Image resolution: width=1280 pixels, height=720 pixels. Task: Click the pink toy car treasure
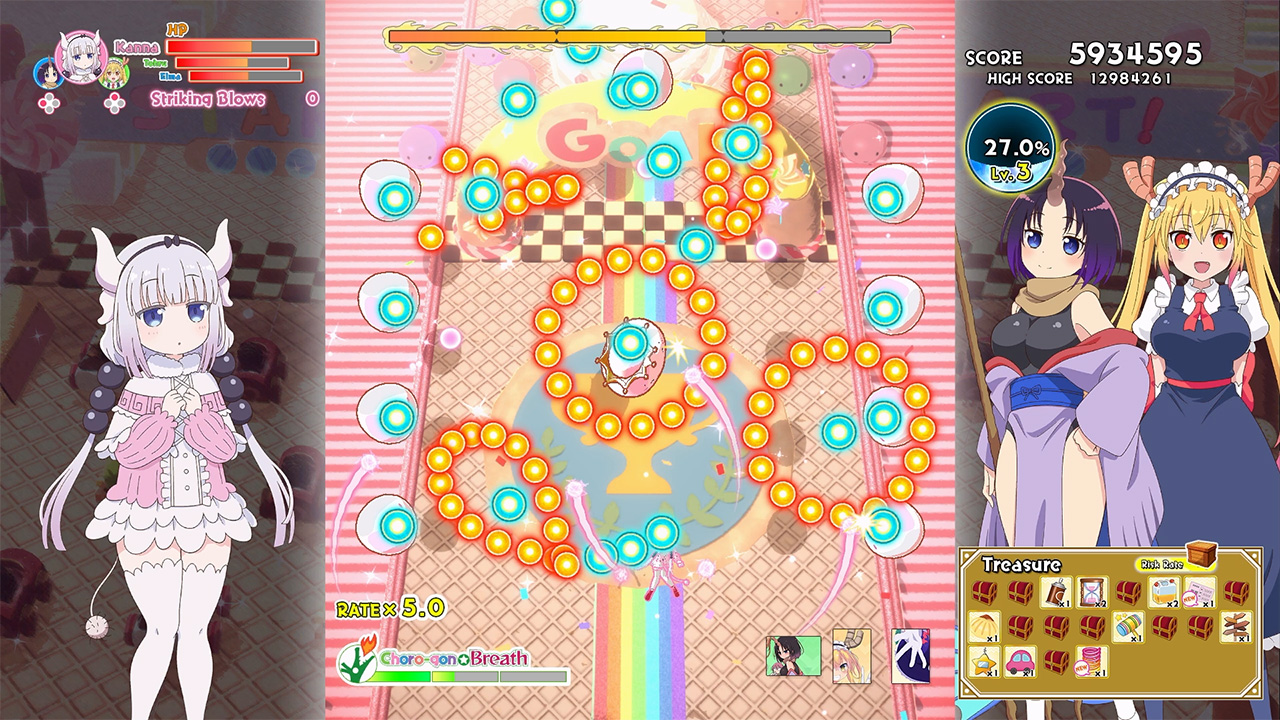pos(1021,661)
